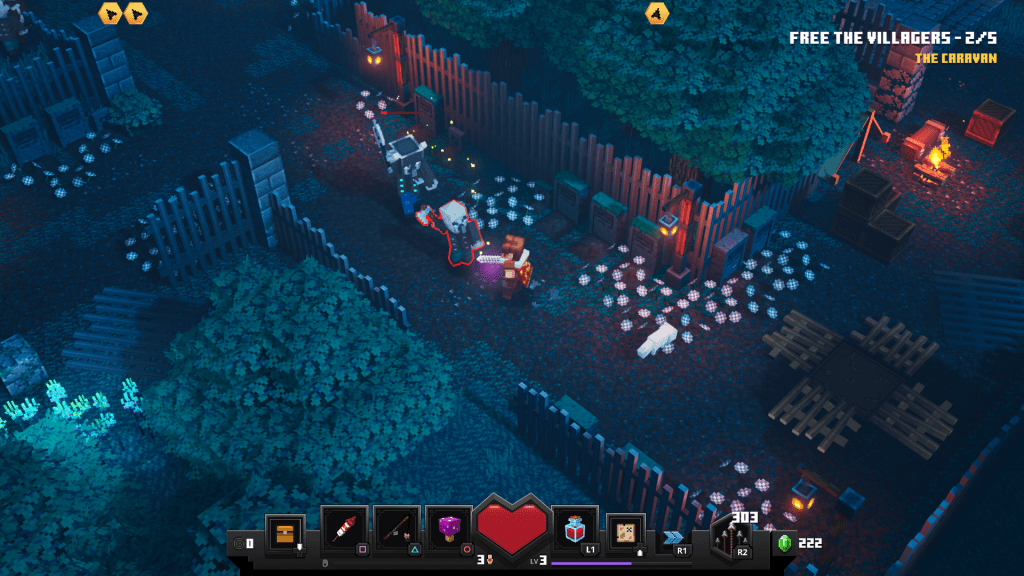Screen dimensions: 1024x576
Task: Open the dungeon map icon
Action: click(x=627, y=532)
